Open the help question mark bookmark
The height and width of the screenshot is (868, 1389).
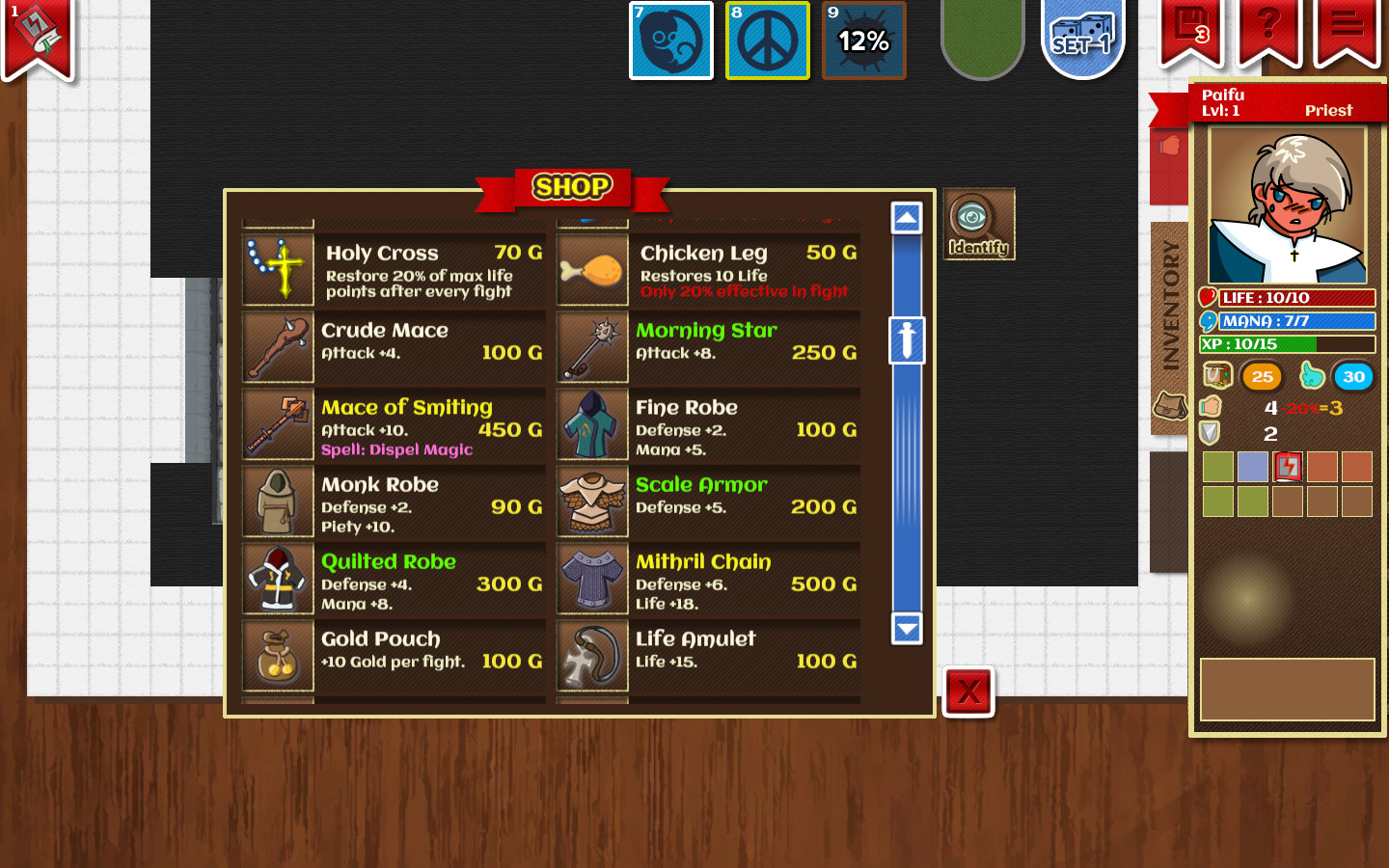tap(1268, 29)
